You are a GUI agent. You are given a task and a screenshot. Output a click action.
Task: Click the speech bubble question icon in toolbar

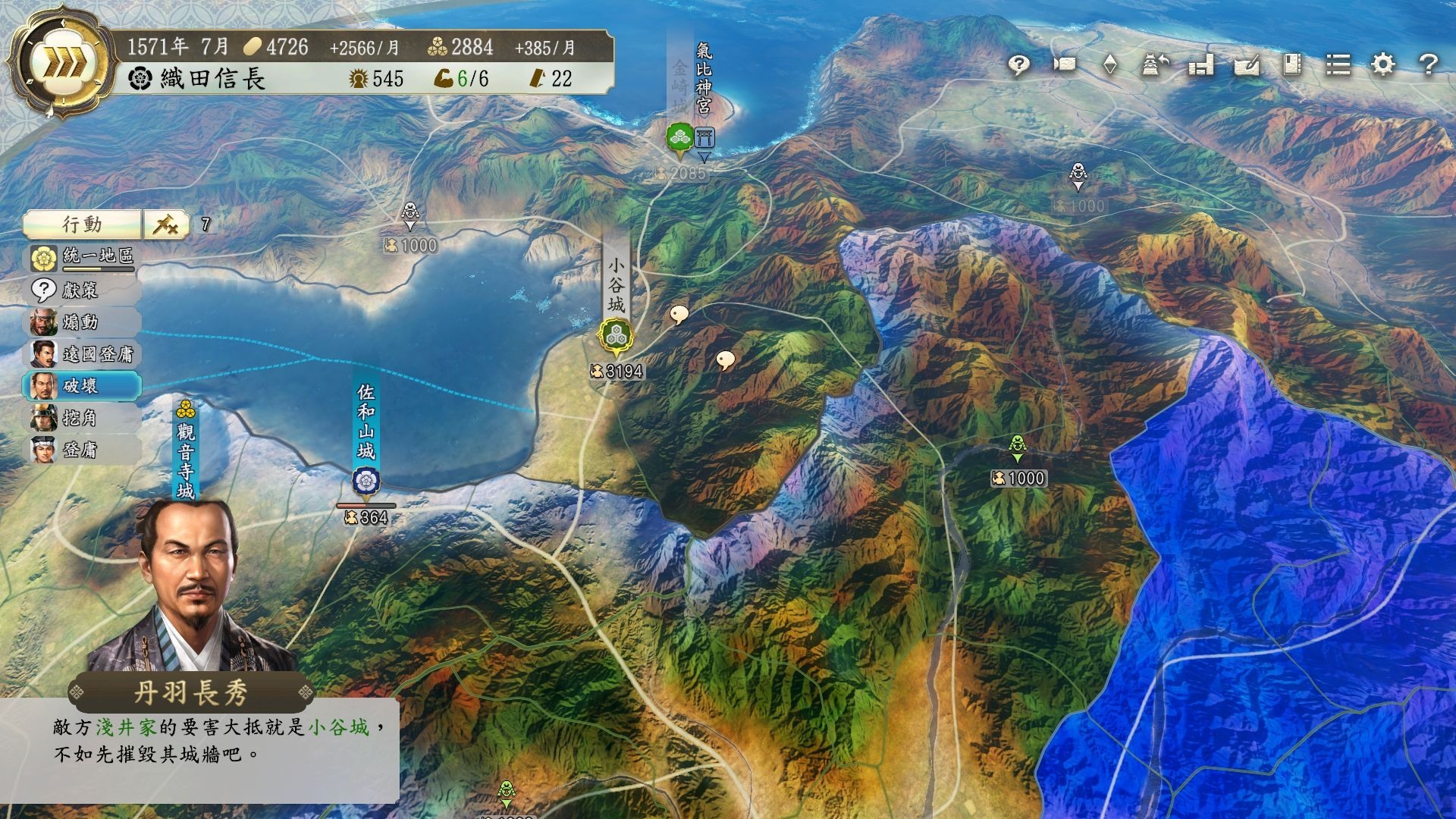[1018, 65]
